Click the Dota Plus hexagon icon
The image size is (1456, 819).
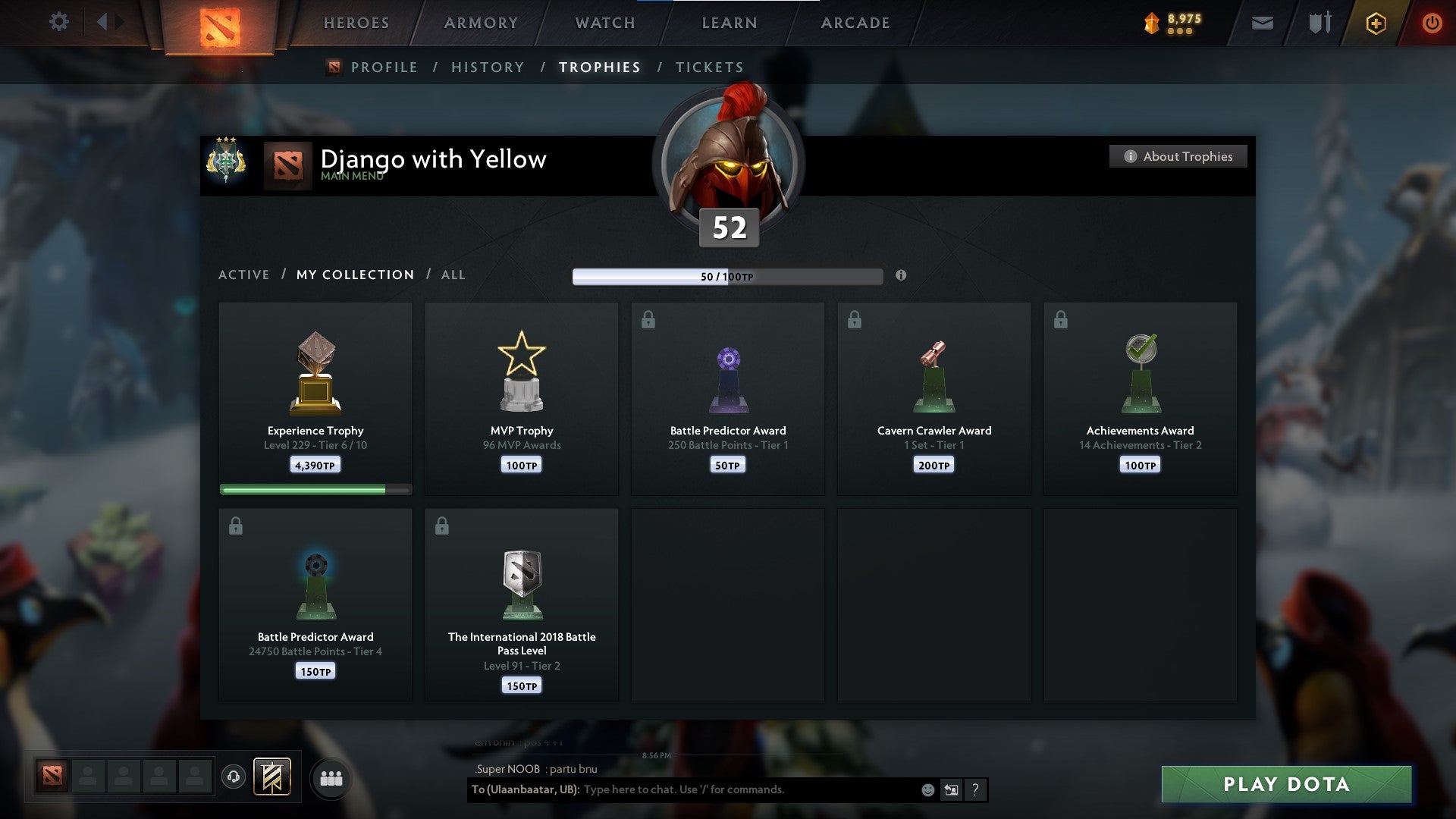click(x=1376, y=23)
